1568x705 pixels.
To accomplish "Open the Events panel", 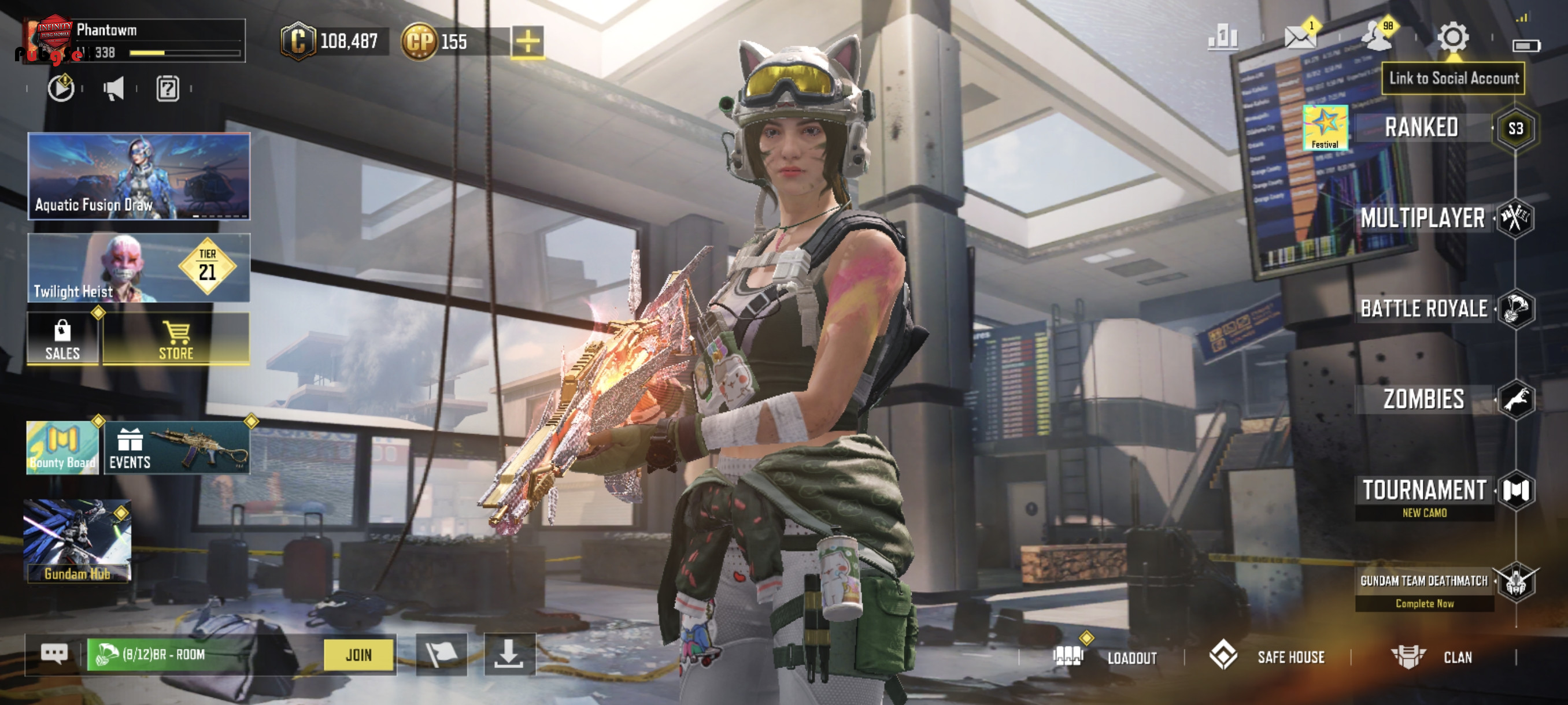I will [x=176, y=448].
